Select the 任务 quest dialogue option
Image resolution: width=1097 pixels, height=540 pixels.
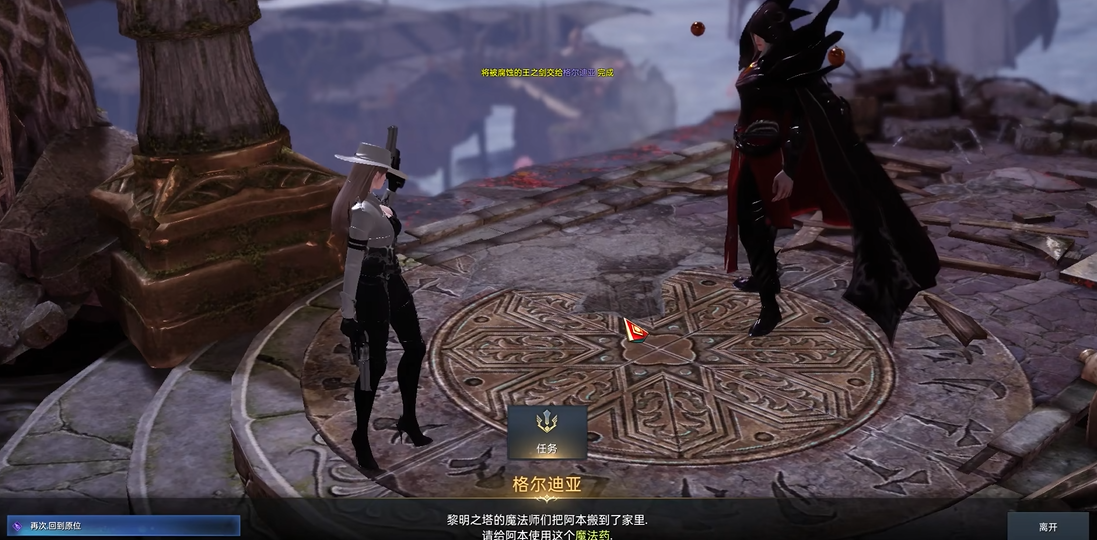tap(546, 432)
